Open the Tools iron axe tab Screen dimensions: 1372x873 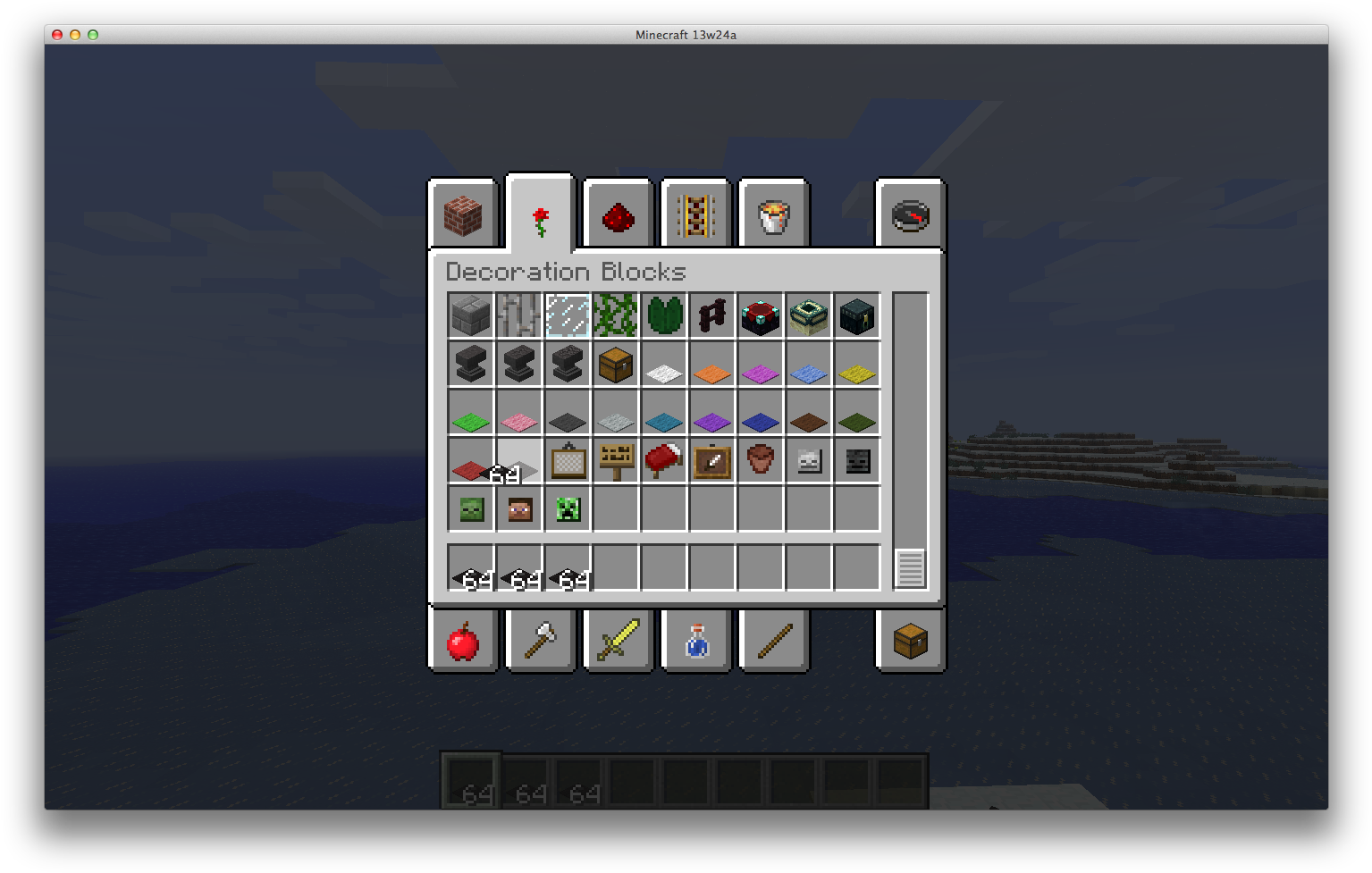[541, 641]
